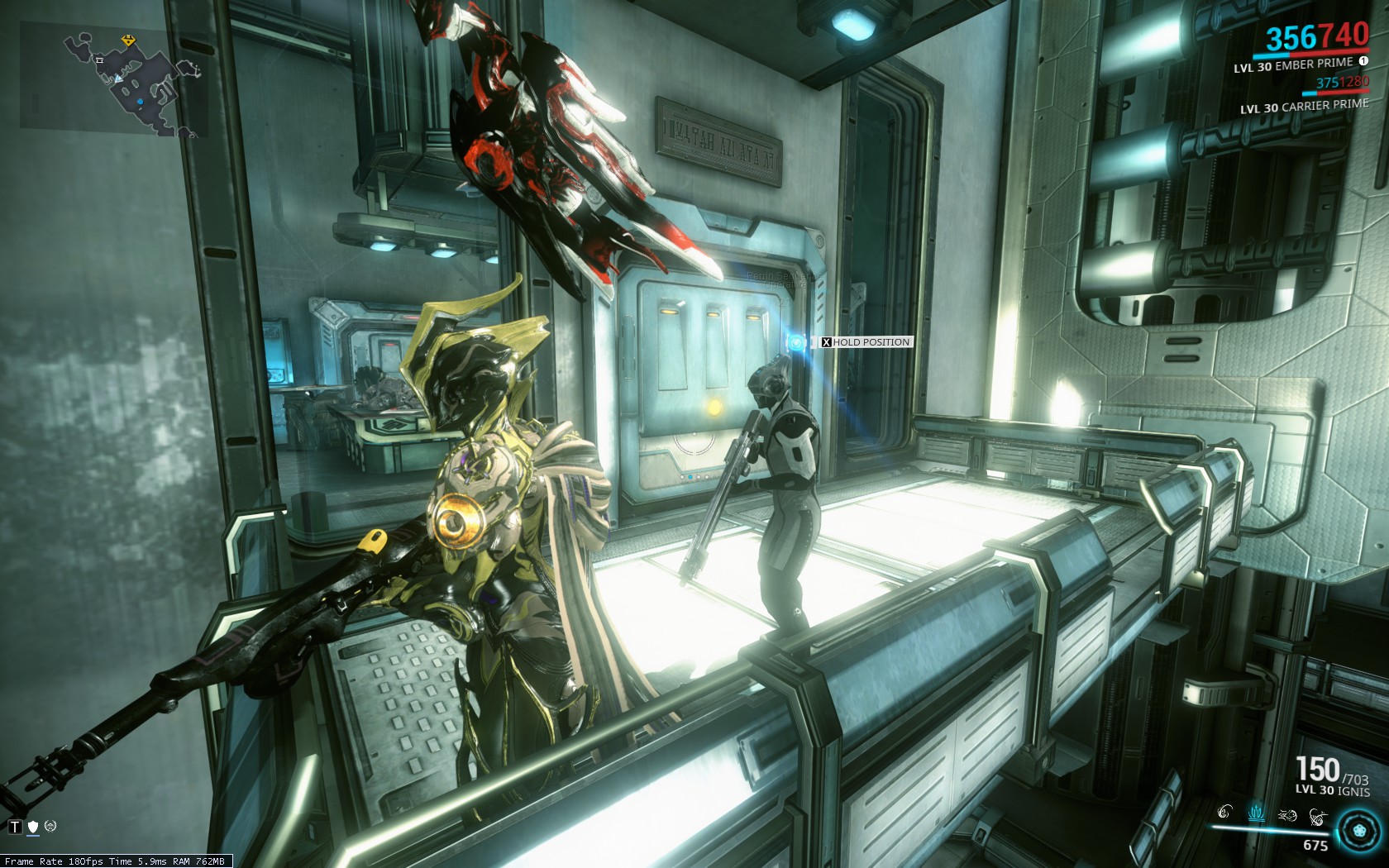This screenshot has height=868, width=1389.
Task: Click the laurel wreath emblem icon
Action: tap(50, 826)
